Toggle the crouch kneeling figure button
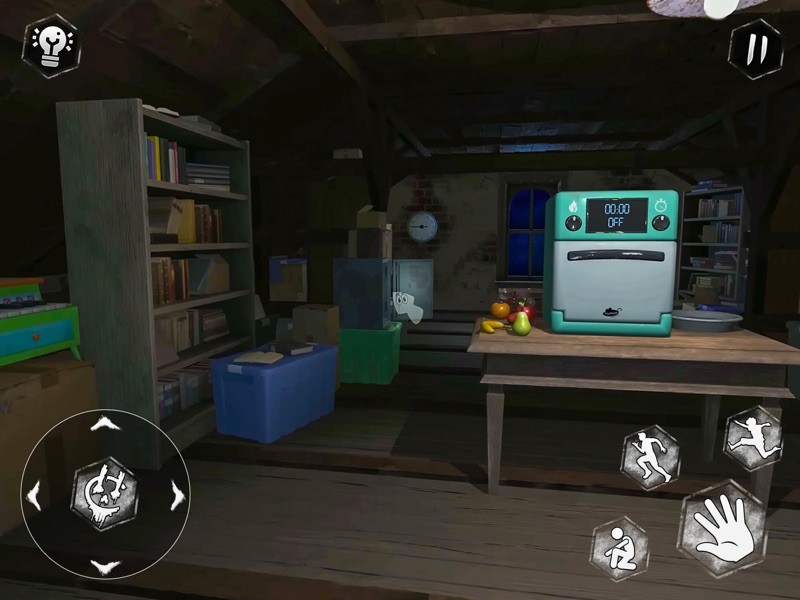 (619, 548)
